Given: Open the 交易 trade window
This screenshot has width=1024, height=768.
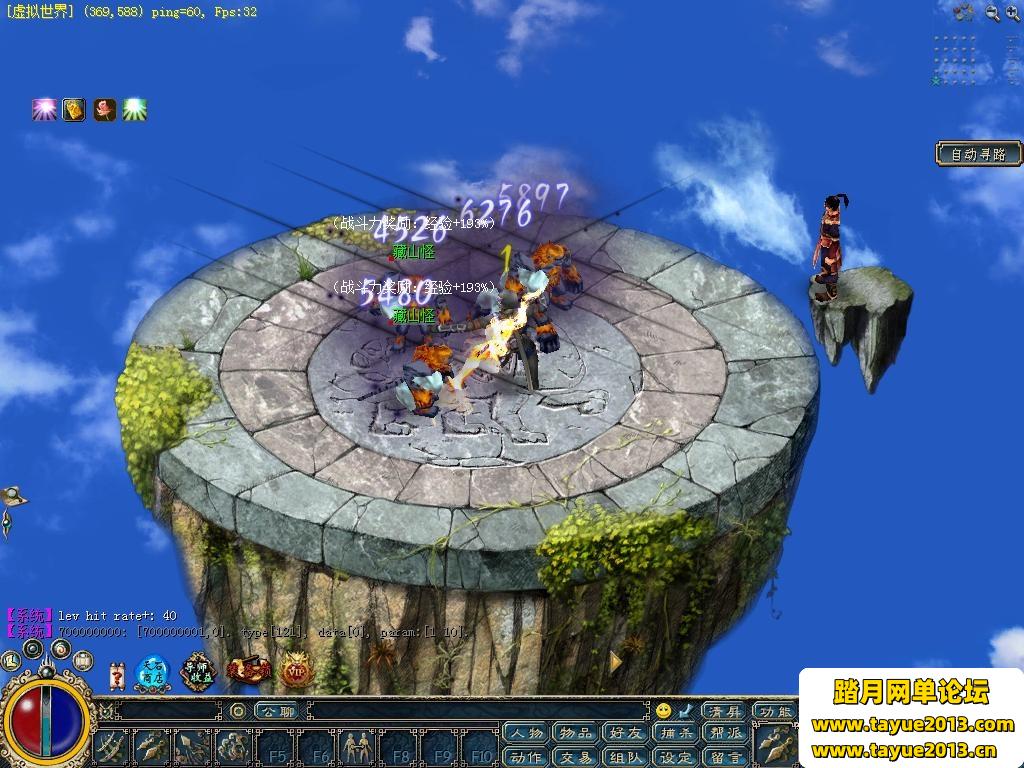Looking at the screenshot, I should pyautogui.click(x=575, y=757).
